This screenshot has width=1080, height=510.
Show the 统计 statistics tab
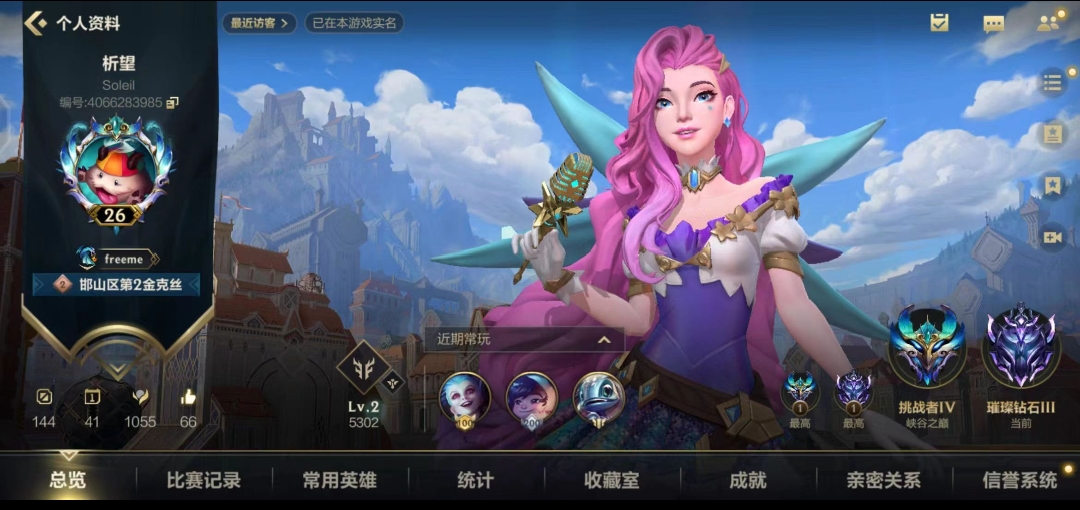[475, 480]
